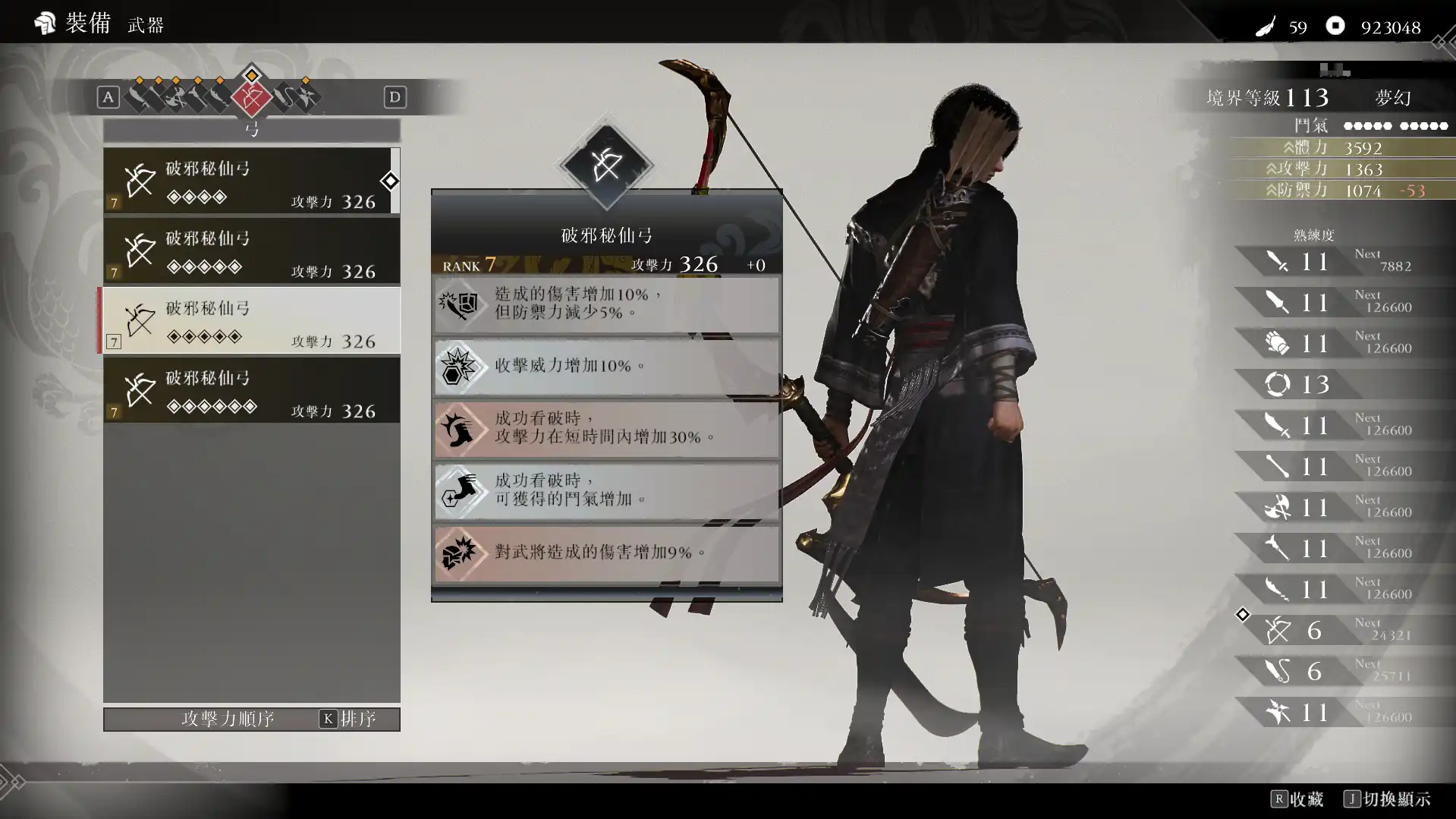This screenshot has height=819, width=1456.
Task: Switch to the twin axes weapon tab
Action: click(x=176, y=97)
